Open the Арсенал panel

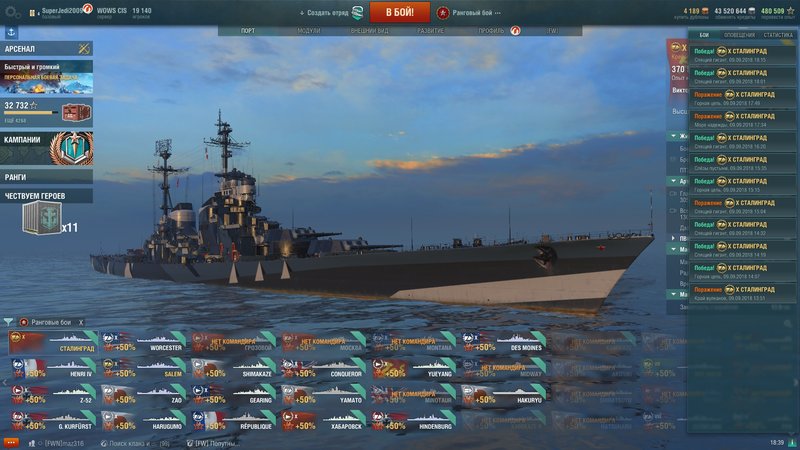pos(46,48)
